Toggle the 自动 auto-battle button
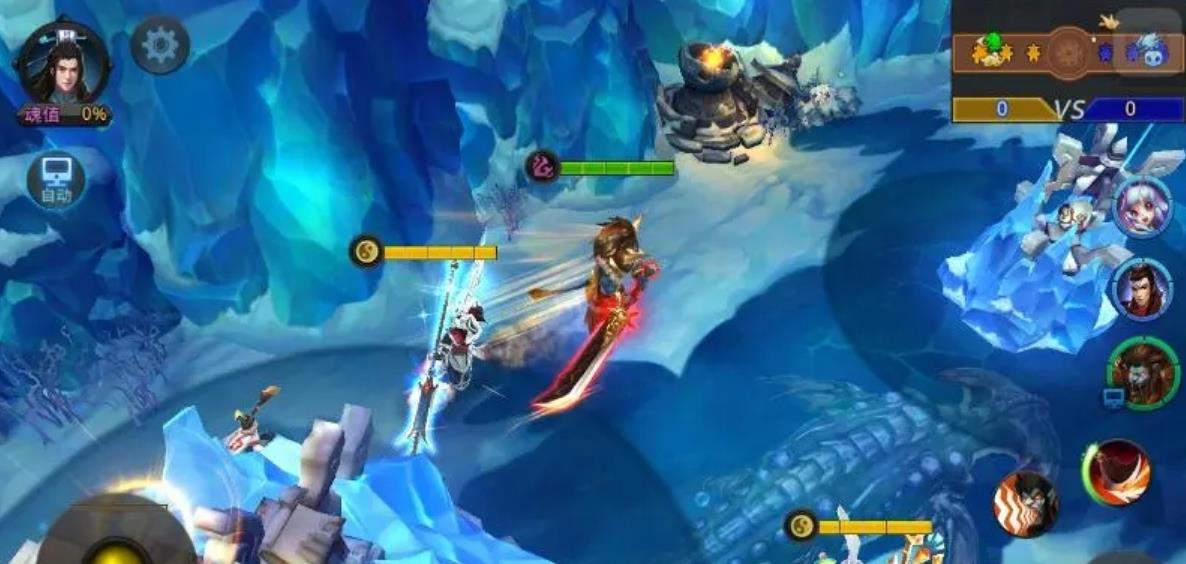This screenshot has height=564, width=1186. (56, 181)
